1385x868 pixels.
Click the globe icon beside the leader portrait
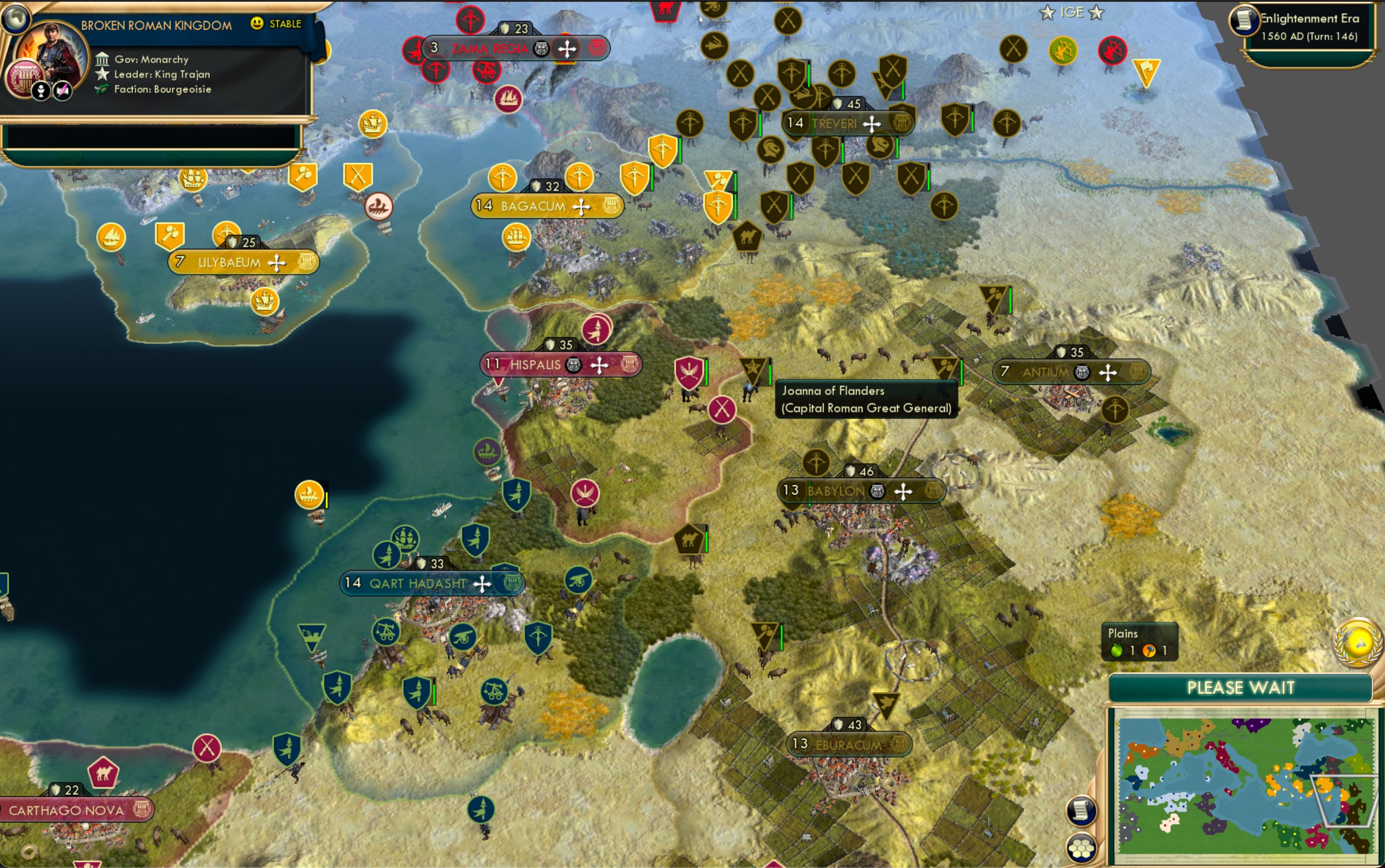tap(18, 18)
